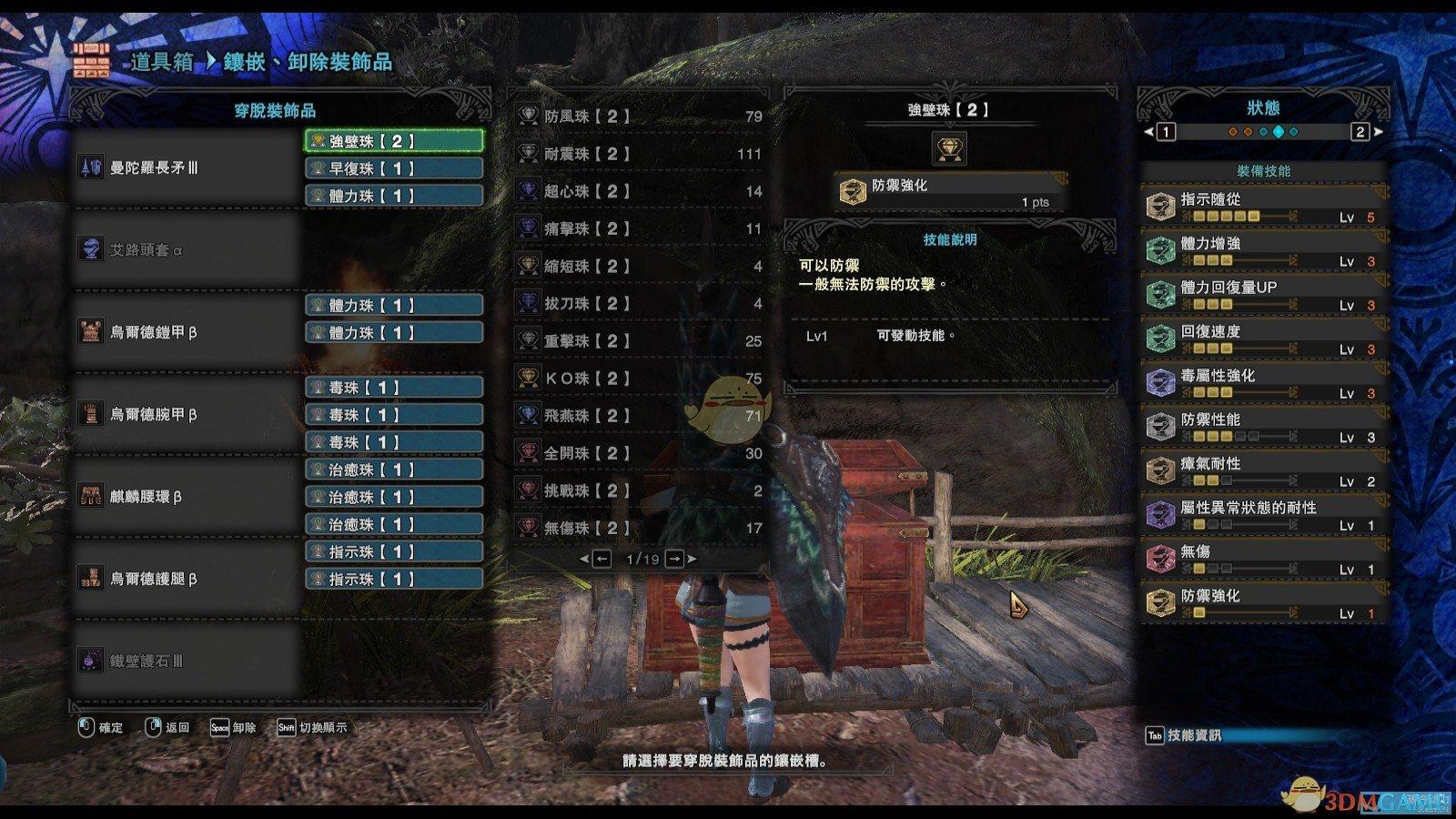Pick the 超心珠【2】 jewel

tap(639, 191)
